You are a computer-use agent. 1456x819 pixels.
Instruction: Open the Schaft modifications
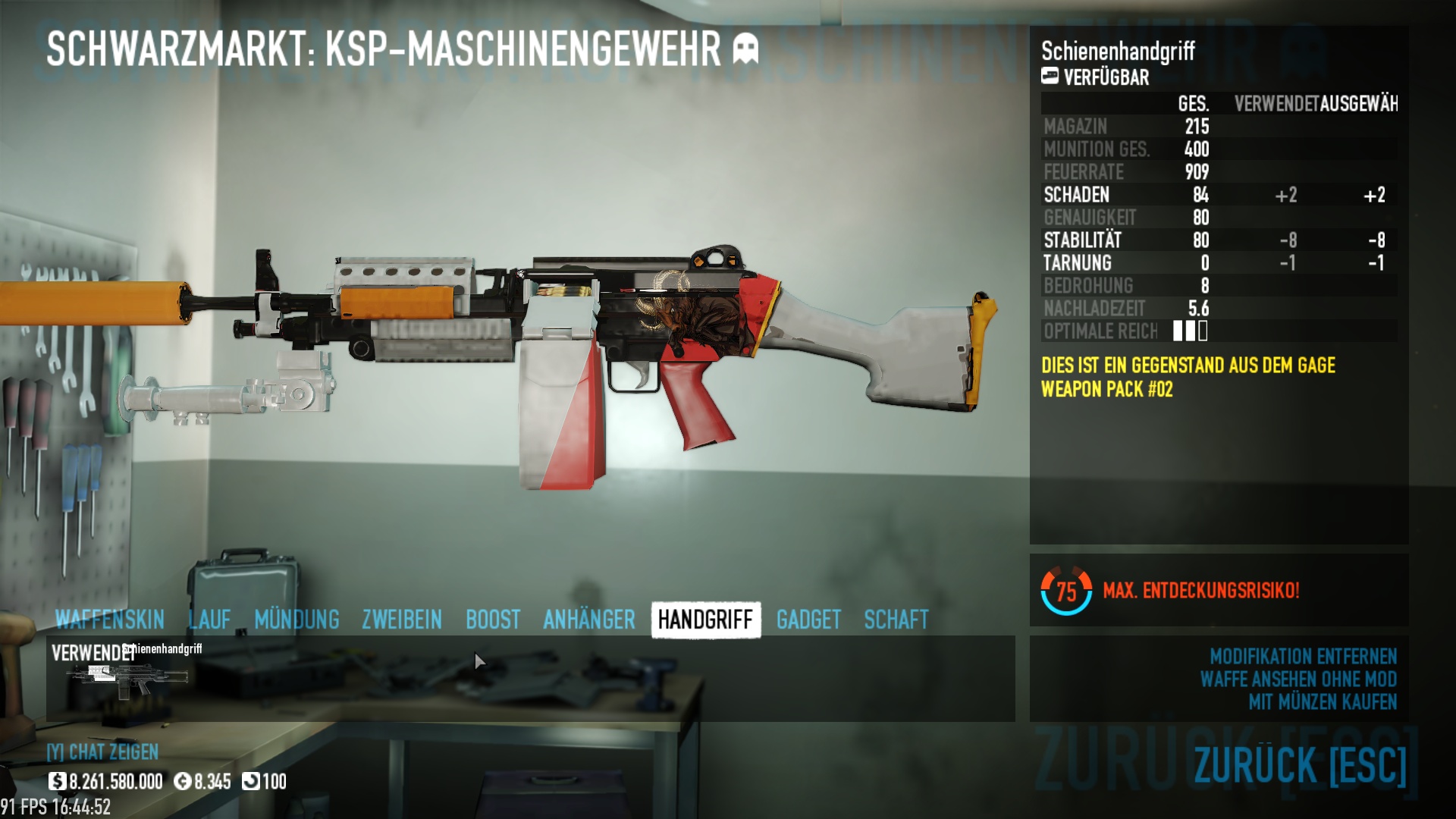click(x=896, y=620)
